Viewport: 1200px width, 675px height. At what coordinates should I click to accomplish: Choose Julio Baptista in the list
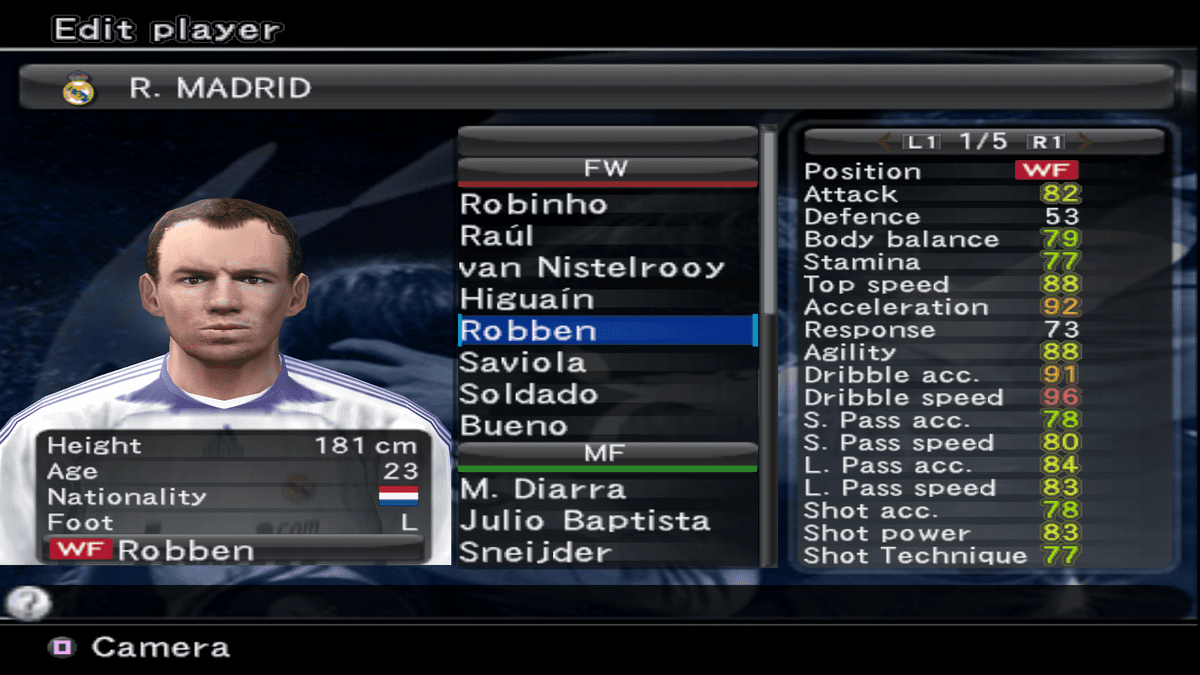point(585,521)
